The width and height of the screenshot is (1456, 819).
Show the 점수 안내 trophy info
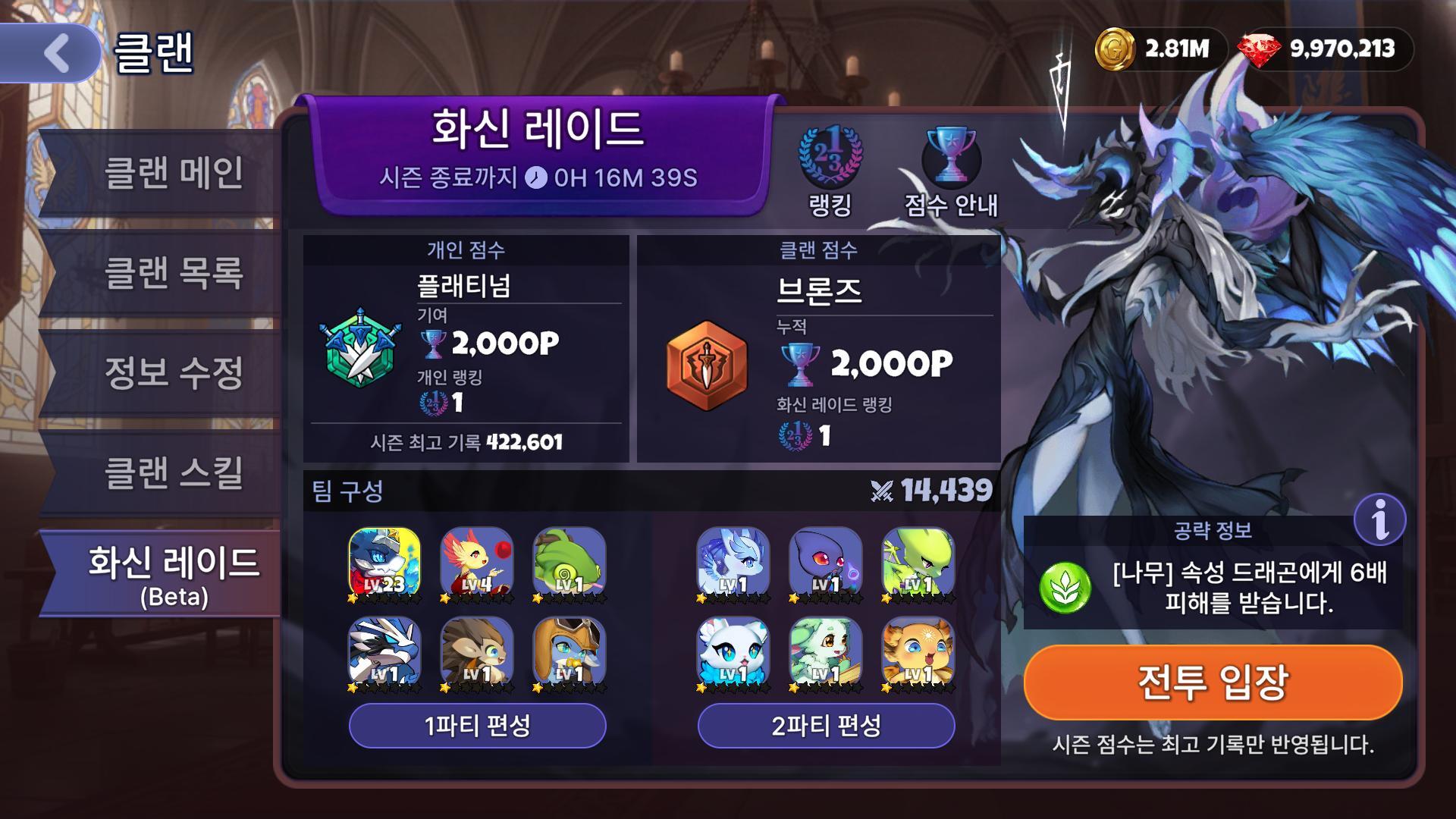click(951, 171)
